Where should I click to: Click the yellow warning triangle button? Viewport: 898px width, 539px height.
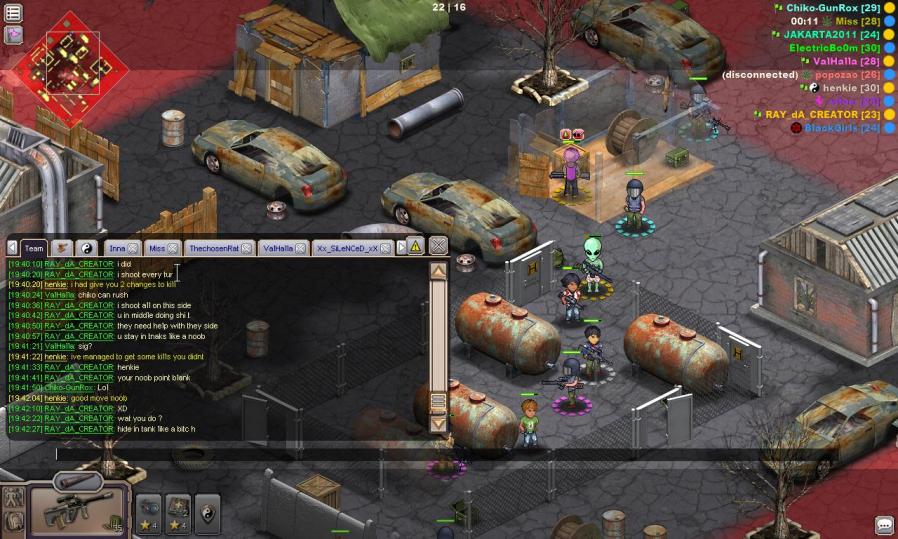point(415,247)
